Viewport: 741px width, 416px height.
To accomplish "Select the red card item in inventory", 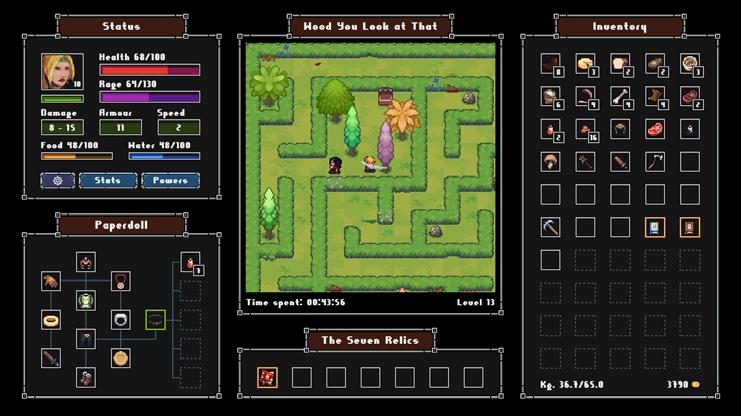I will click(x=689, y=227).
